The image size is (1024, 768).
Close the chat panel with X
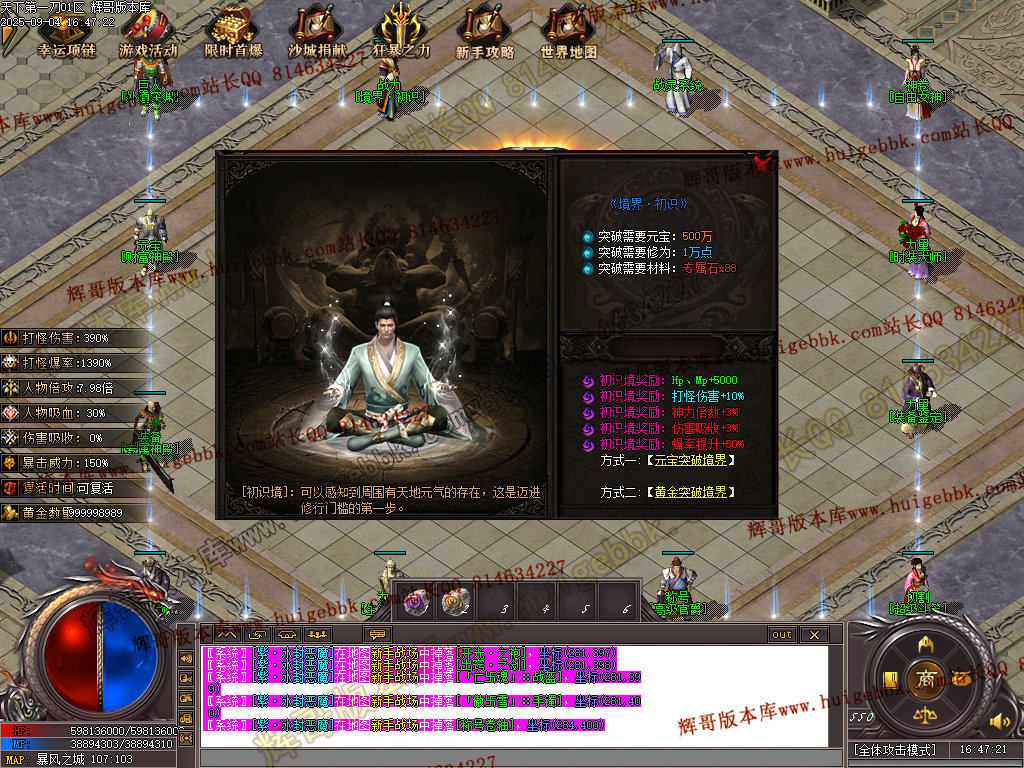pyautogui.click(x=814, y=635)
